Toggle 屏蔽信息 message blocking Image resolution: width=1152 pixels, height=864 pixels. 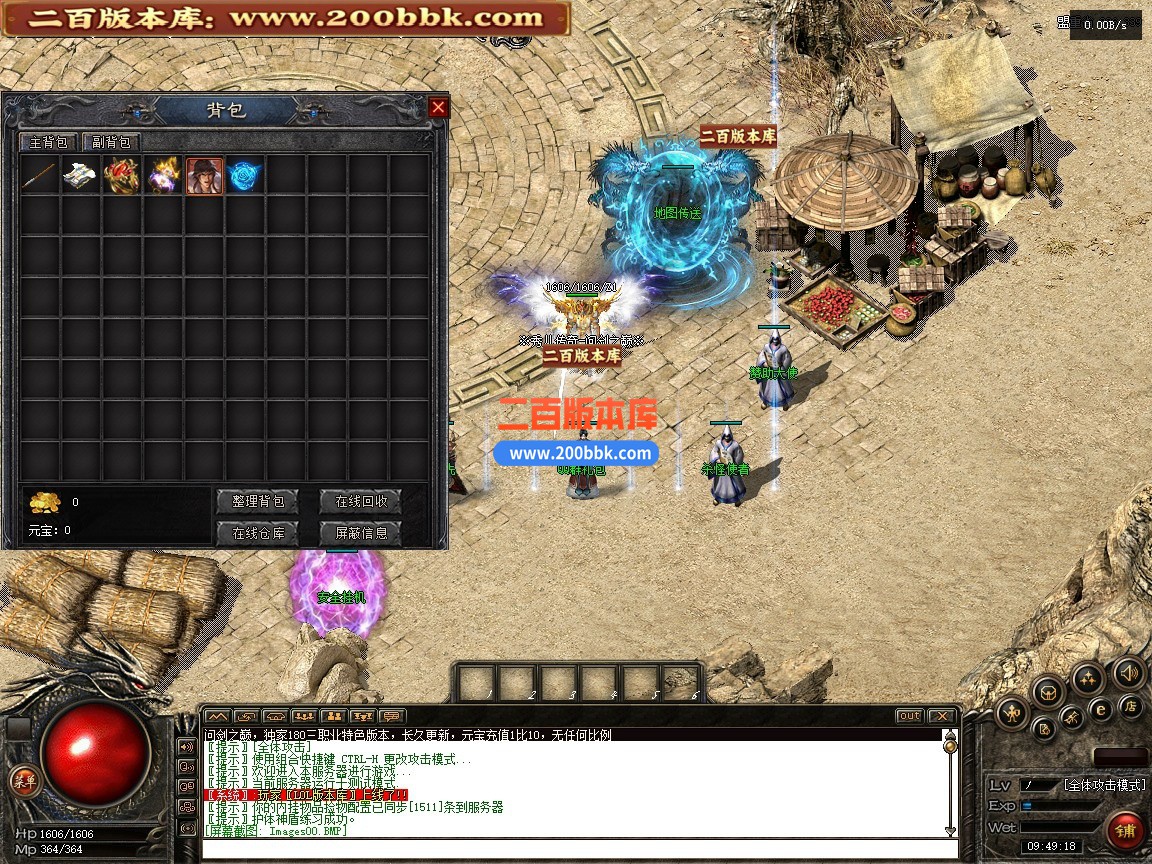pyautogui.click(x=360, y=533)
